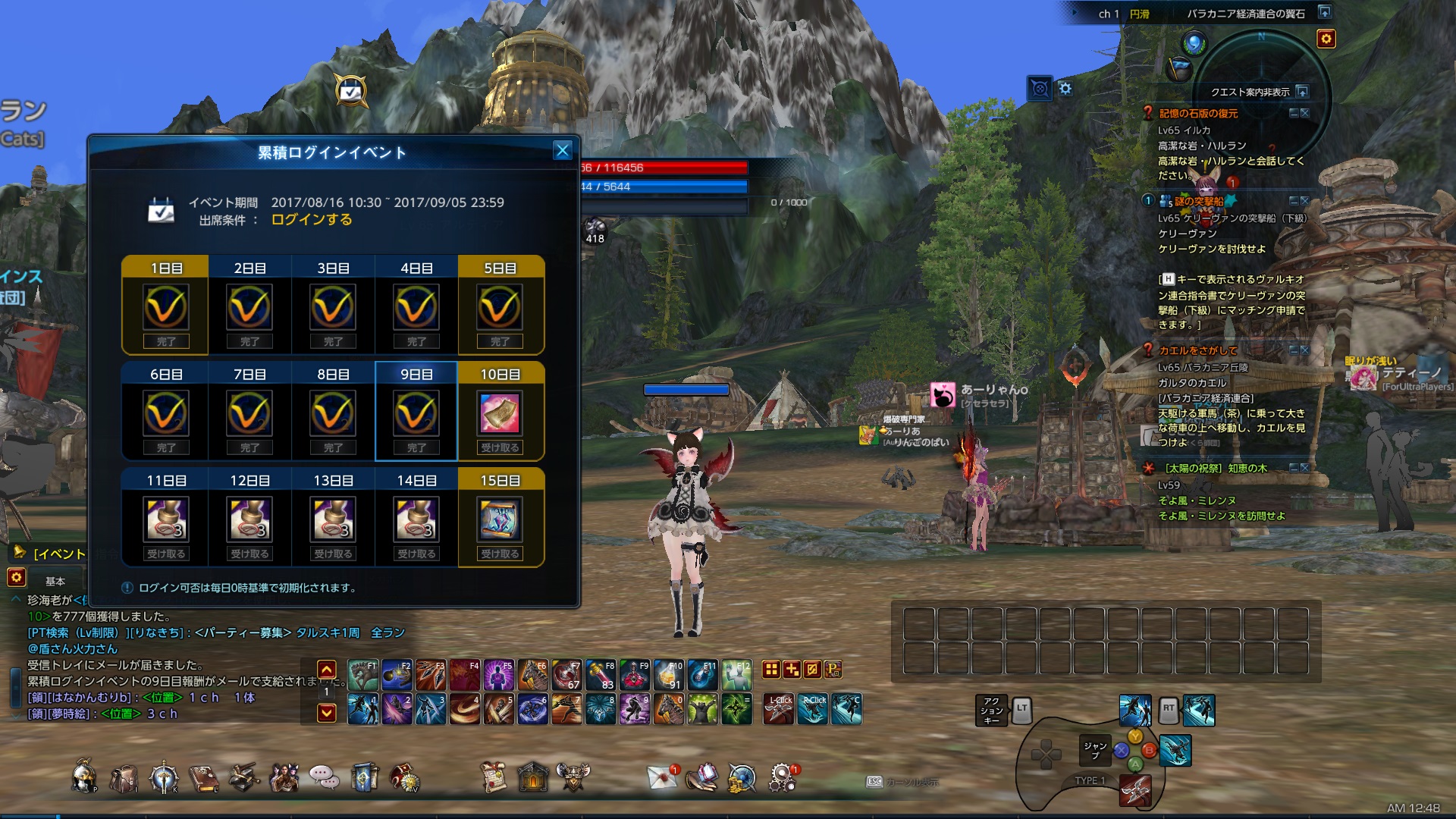Open the system gears settings menu
Image resolution: width=1456 pixels, height=819 pixels.
point(782,777)
